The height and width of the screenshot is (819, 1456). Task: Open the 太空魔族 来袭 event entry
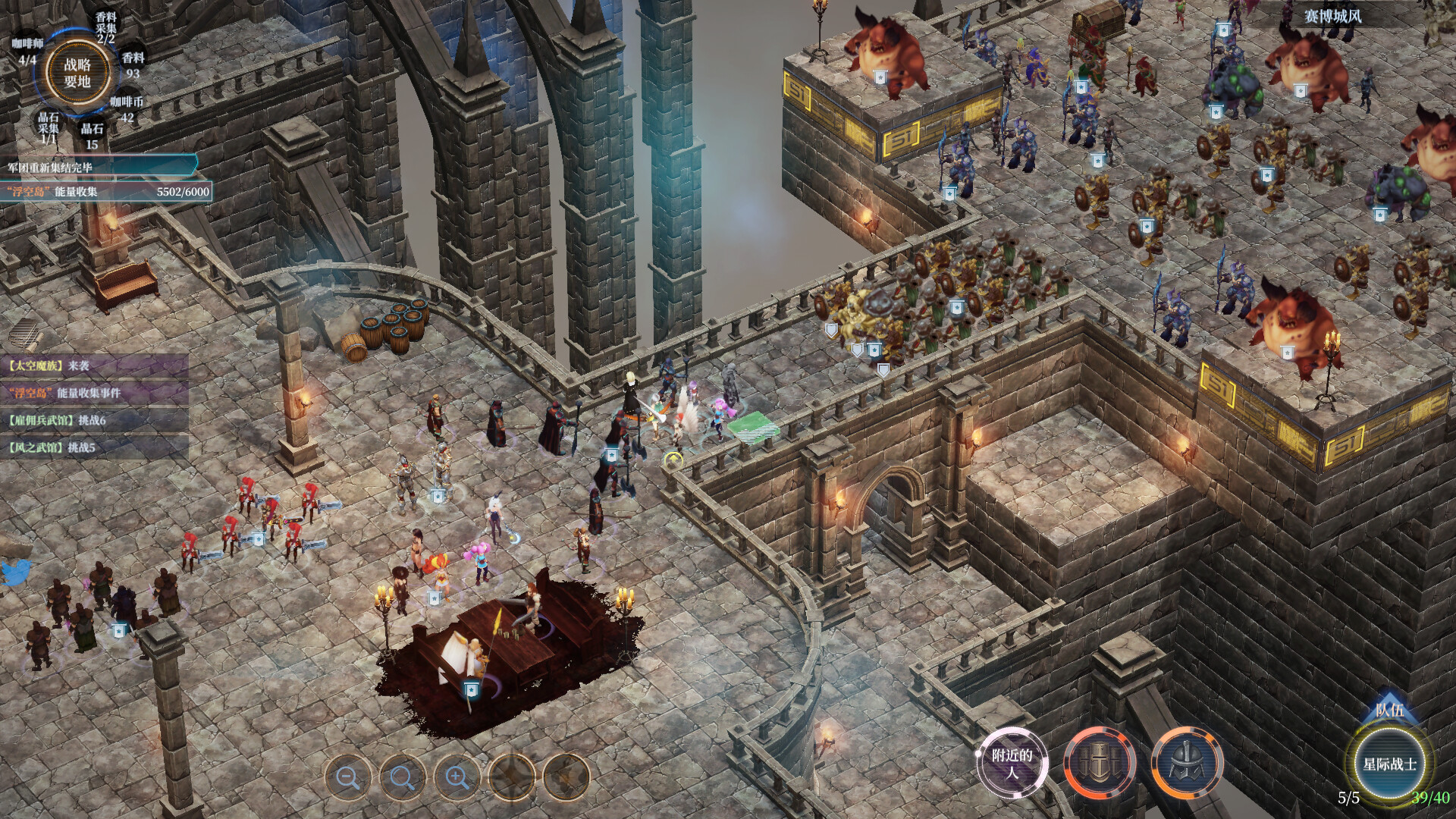[x=91, y=366]
